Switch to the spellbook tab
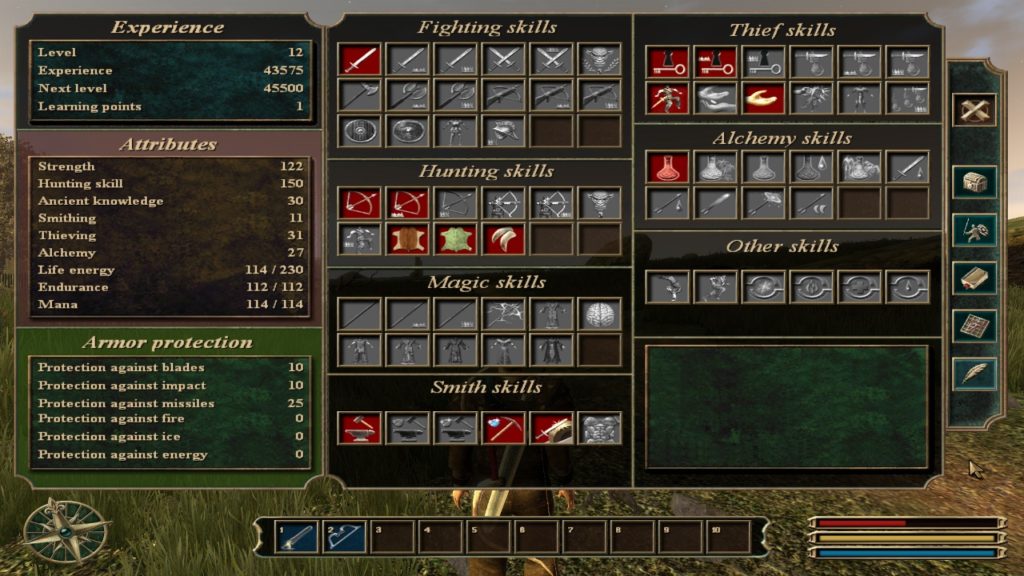 click(x=972, y=277)
